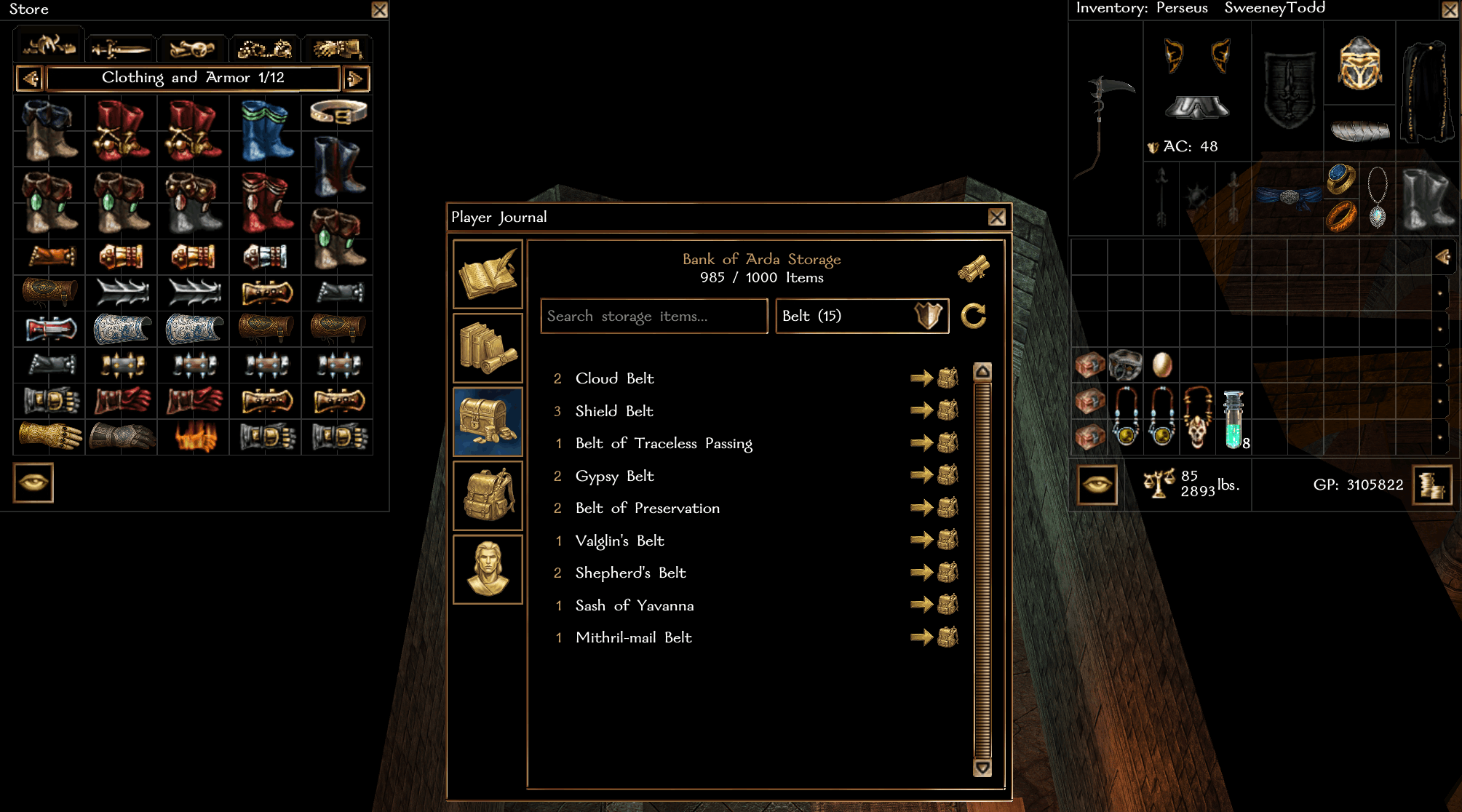This screenshot has width=1462, height=812.
Task: Close the Inventory panel
Action: pyautogui.click(x=1449, y=9)
